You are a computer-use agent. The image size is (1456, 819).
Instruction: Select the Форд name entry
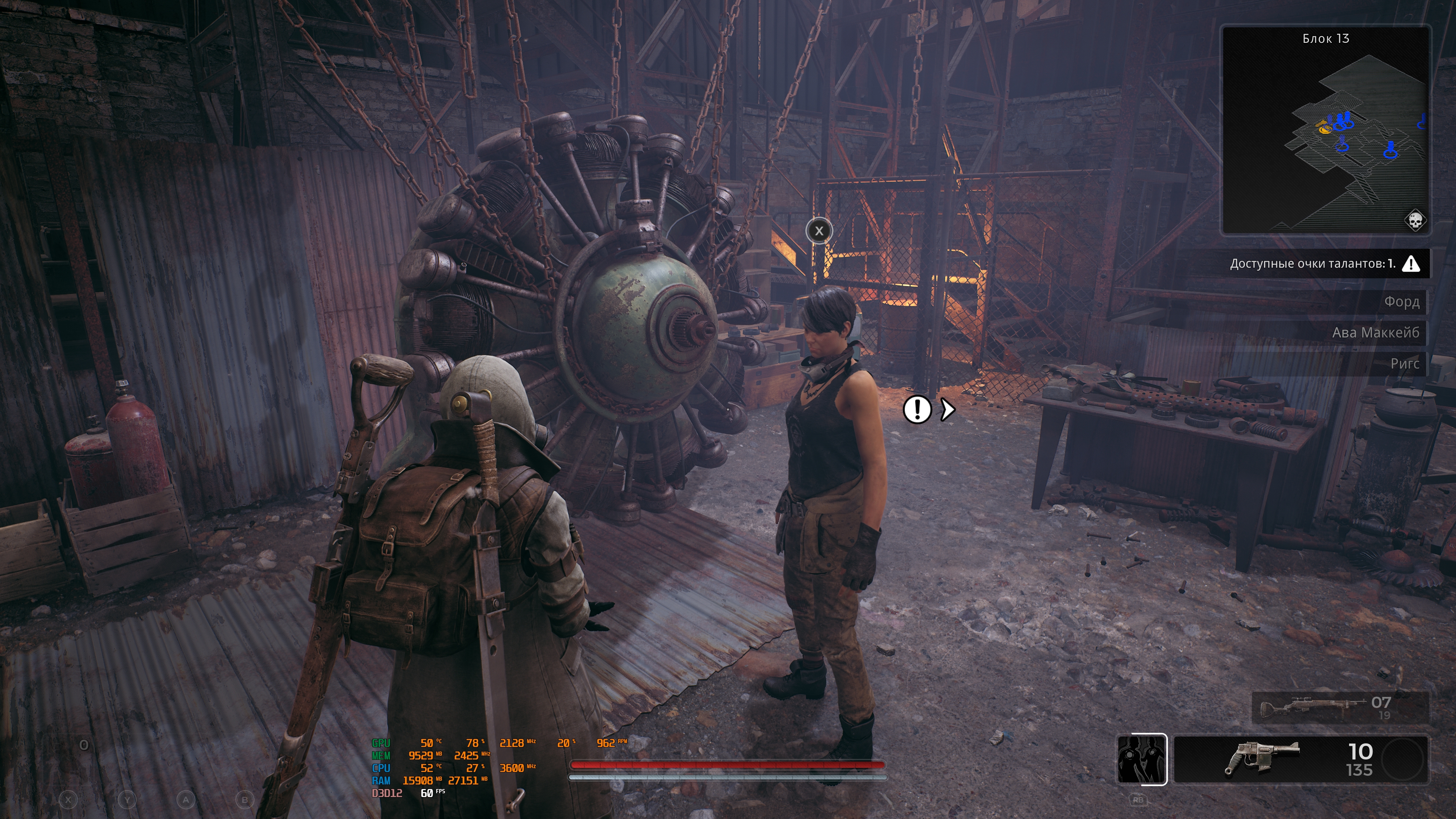(1401, 302)
